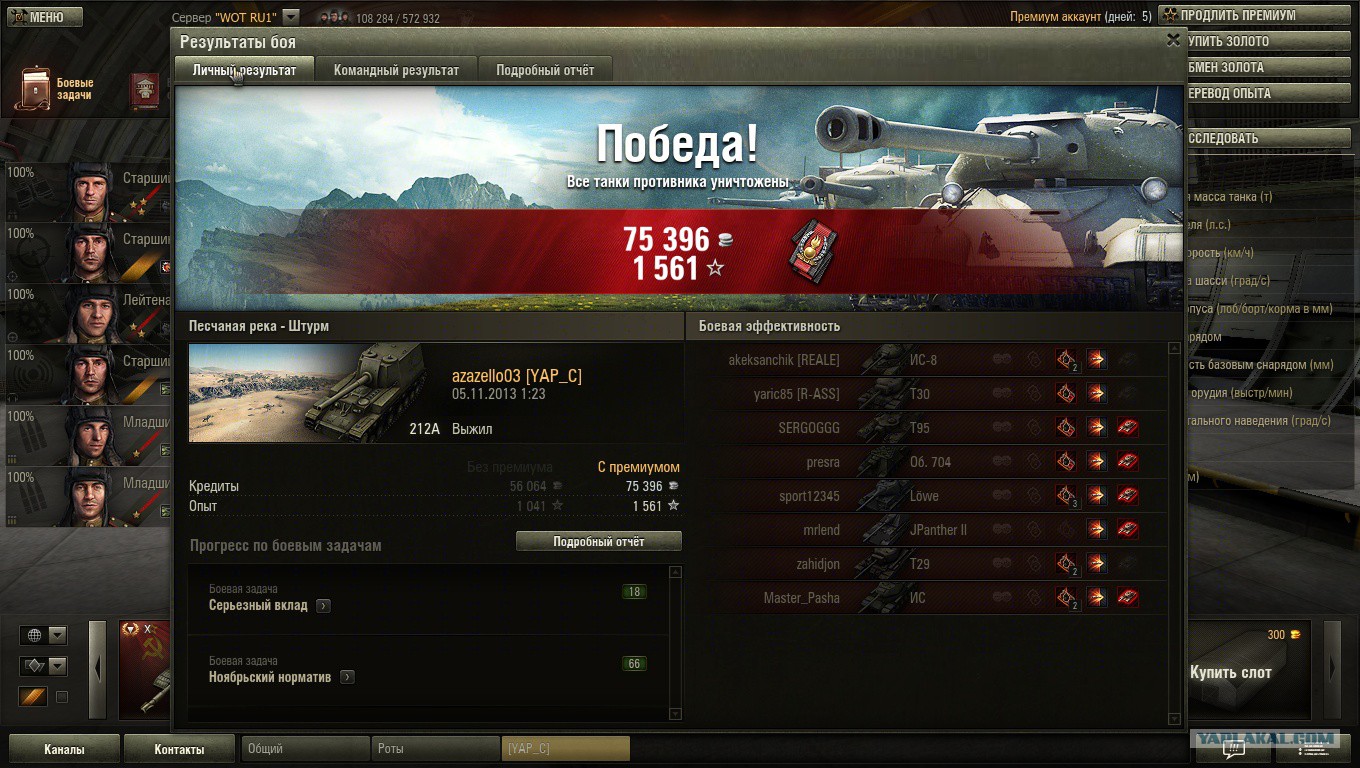Image resolution: width=1360 pixels, height=768 pixels.
Task: Switch to the Роты chat tab
Action: pos(434,749)
